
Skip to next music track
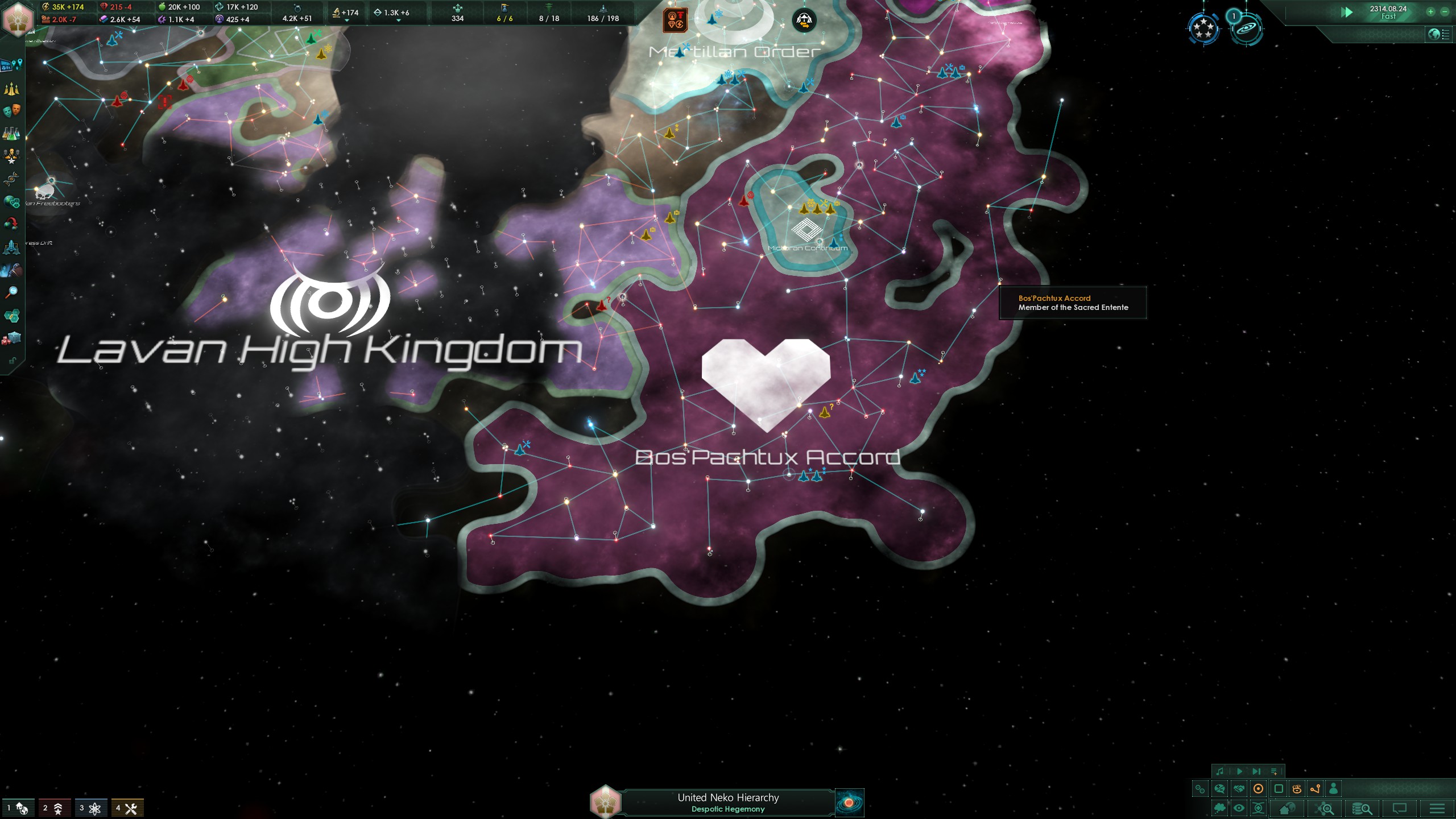[1256, 772]
